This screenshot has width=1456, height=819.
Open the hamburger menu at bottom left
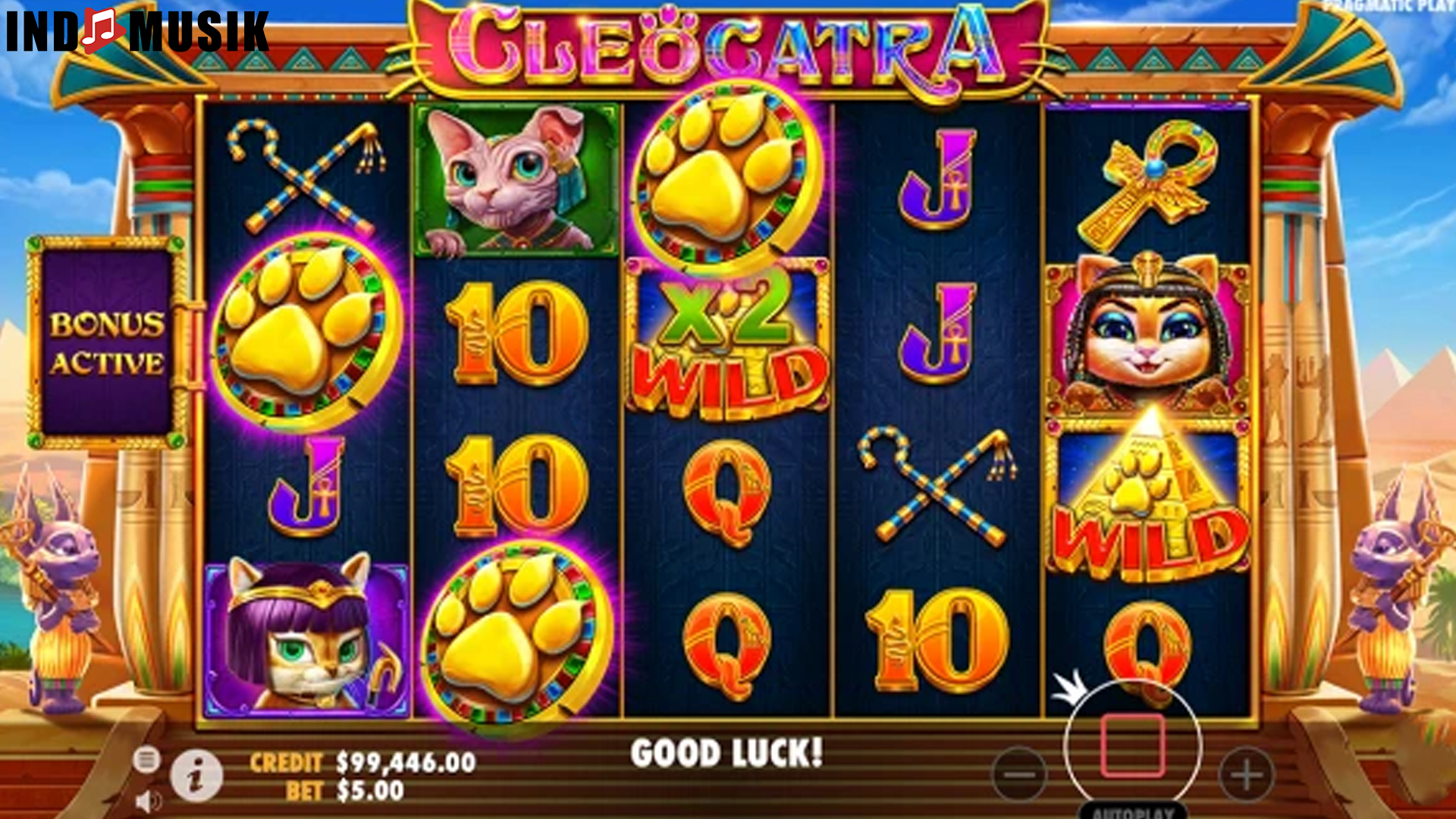pyautogui.click(x=149, y=758)
